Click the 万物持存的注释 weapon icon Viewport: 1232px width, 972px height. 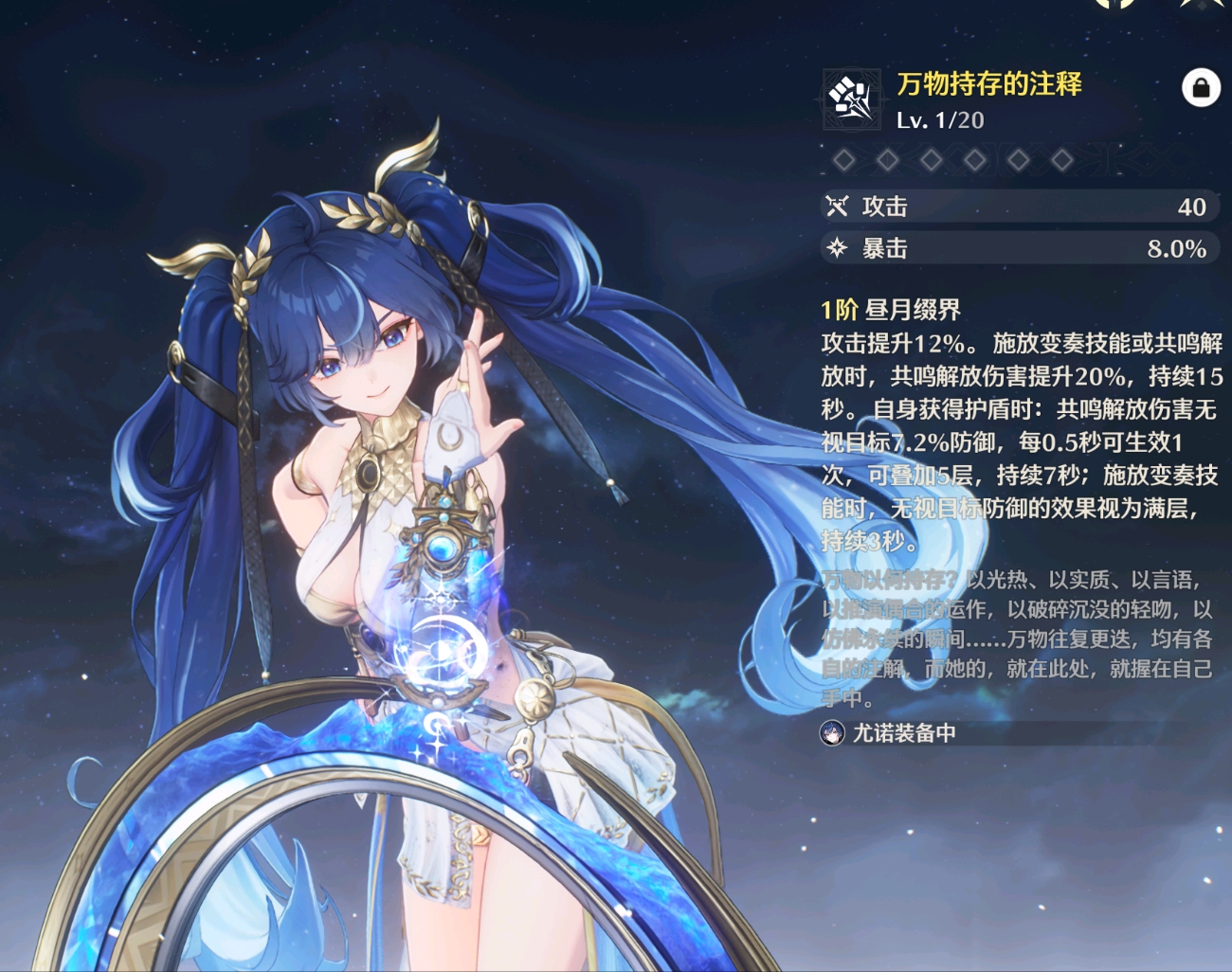click(850, 99)
